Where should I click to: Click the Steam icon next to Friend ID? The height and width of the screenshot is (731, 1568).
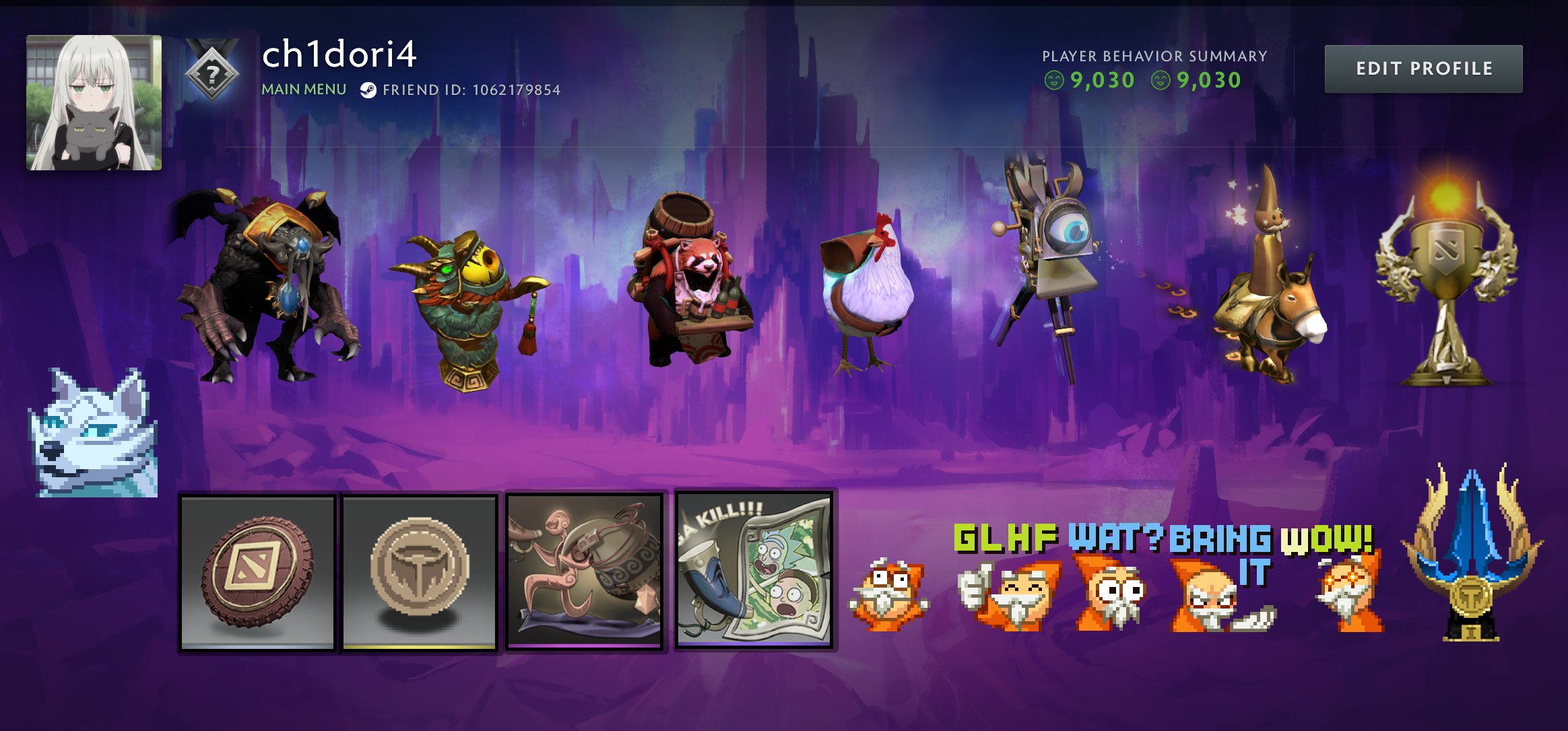[368, 88]
